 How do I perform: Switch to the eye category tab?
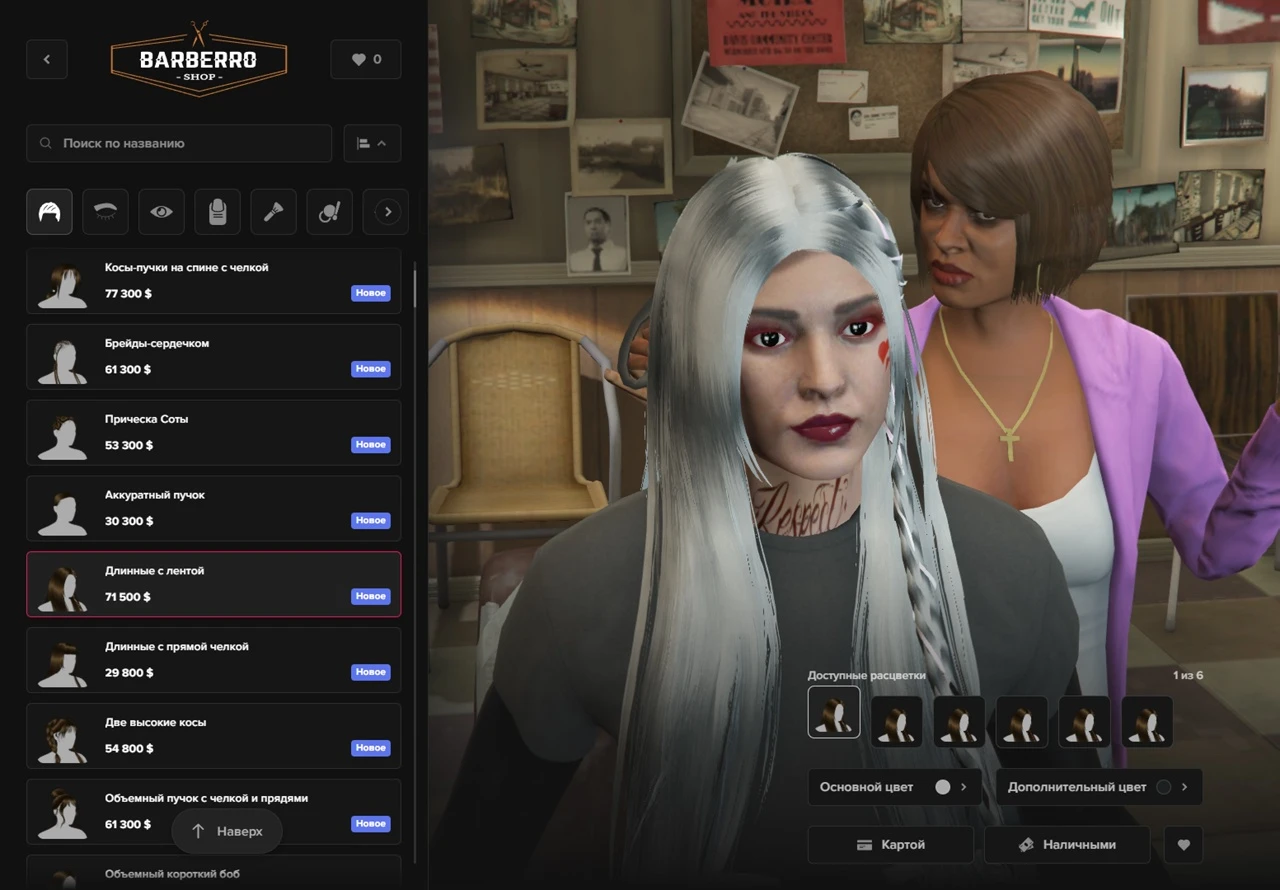(161, 212)
